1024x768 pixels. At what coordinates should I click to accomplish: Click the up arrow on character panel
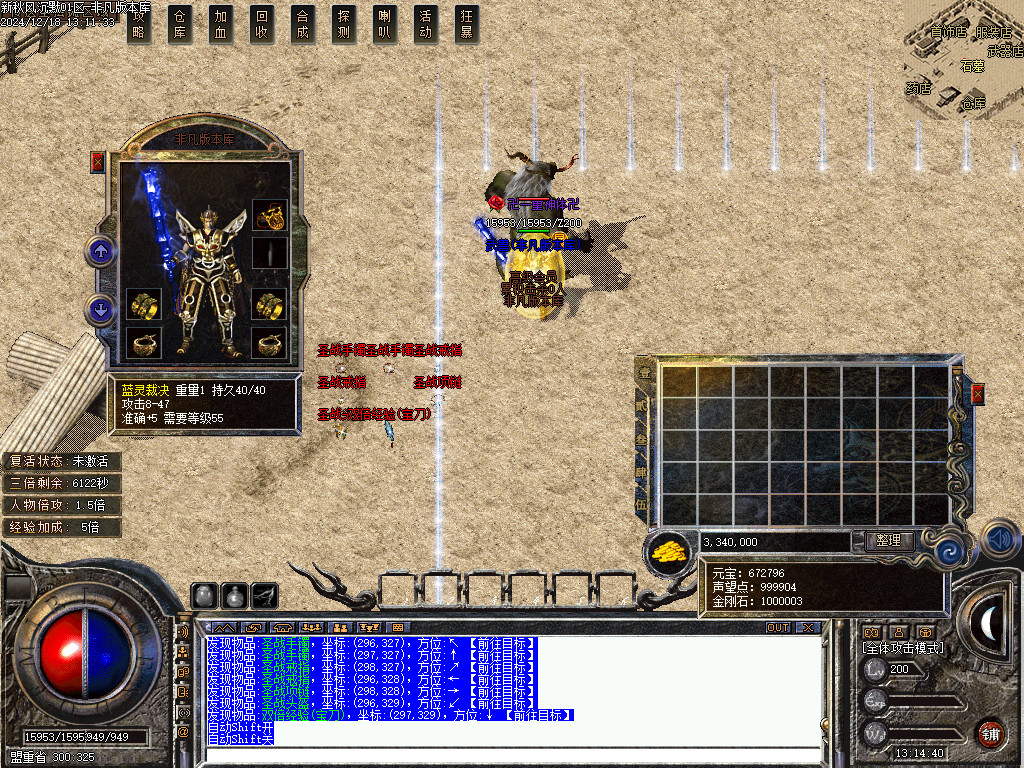click(100, 250)
